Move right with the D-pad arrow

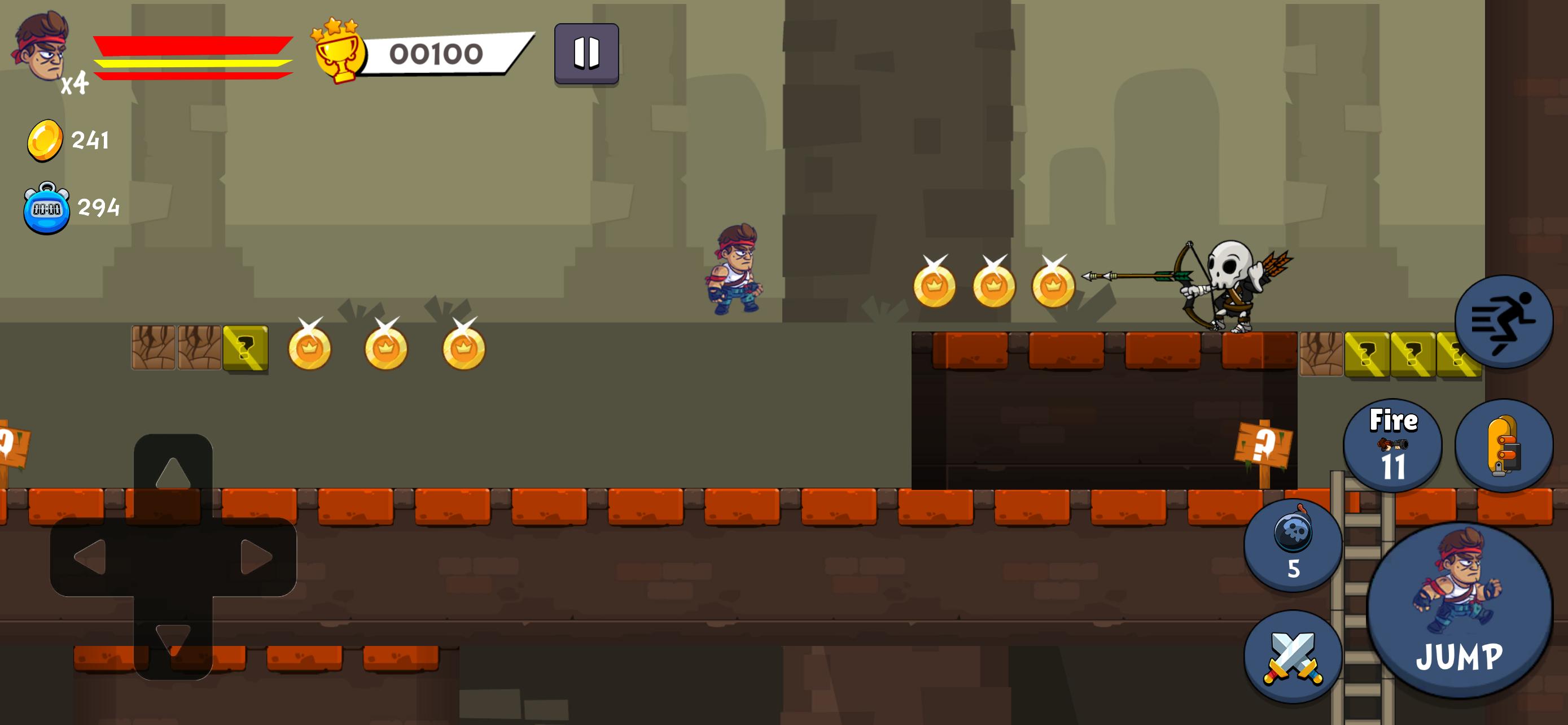tap(256, 557)
